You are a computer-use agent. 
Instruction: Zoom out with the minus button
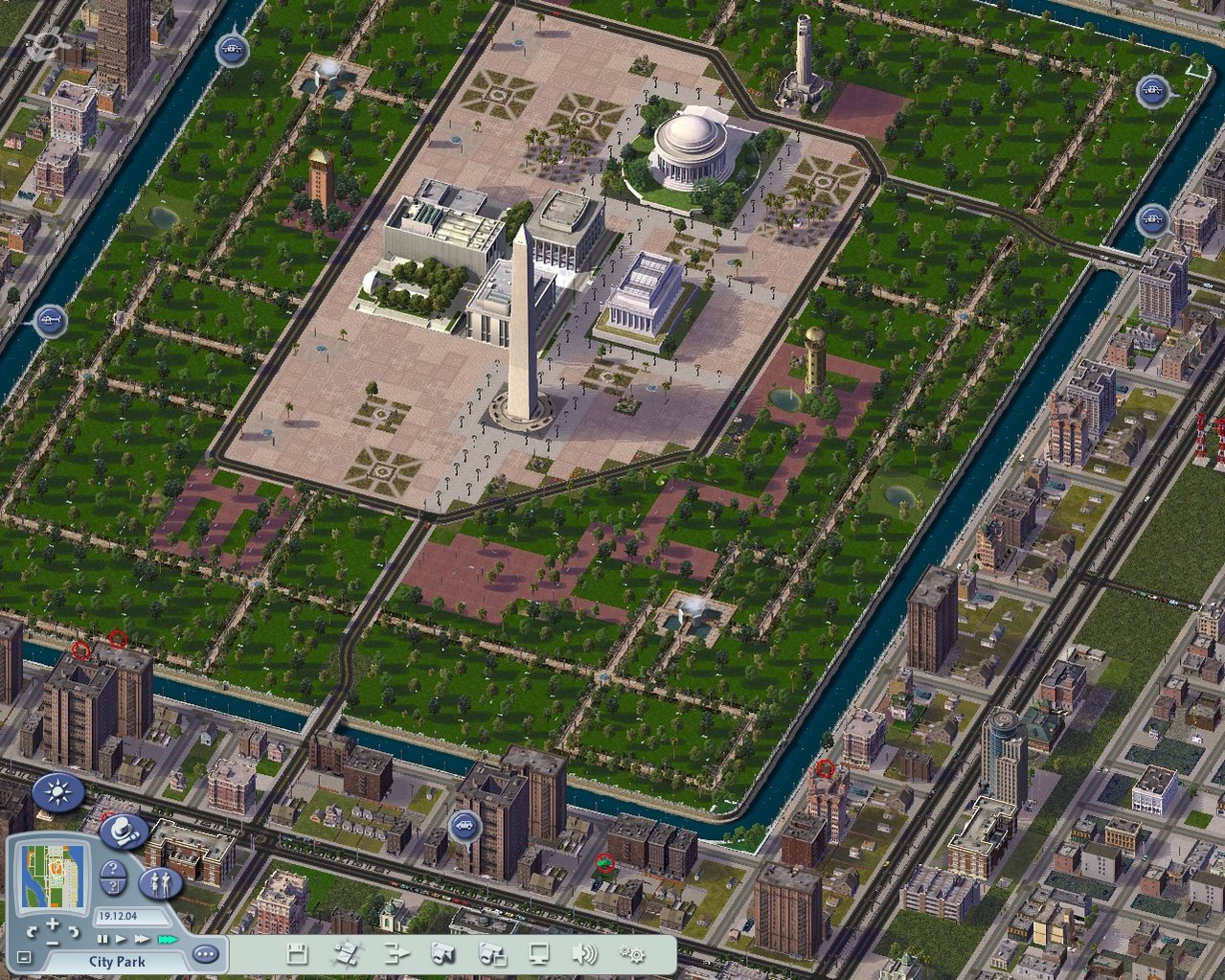pos(52,942)
